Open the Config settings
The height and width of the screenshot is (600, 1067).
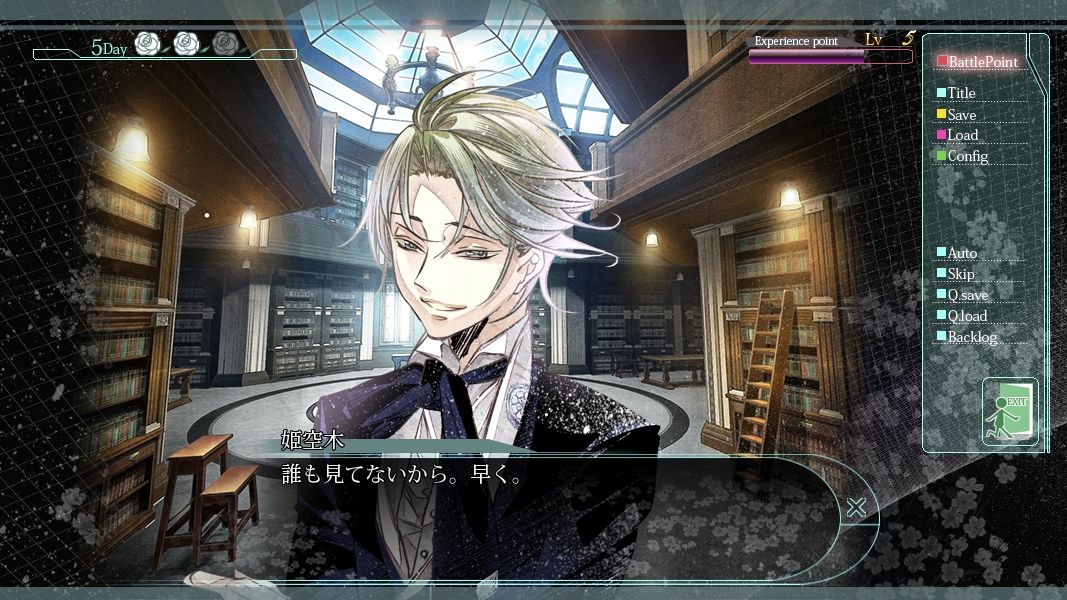[965, 156]
